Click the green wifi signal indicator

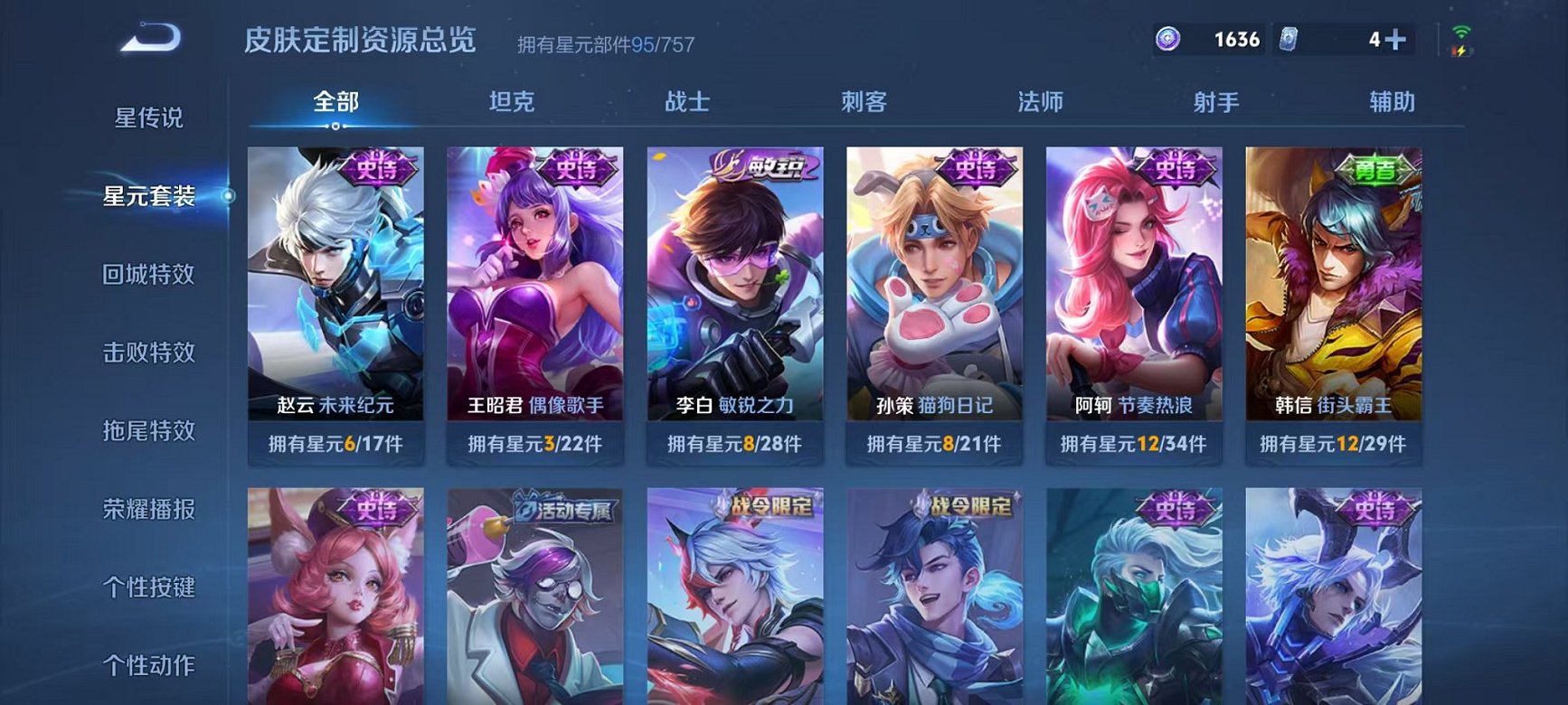pyautogui.click(x=1464, y=33)
